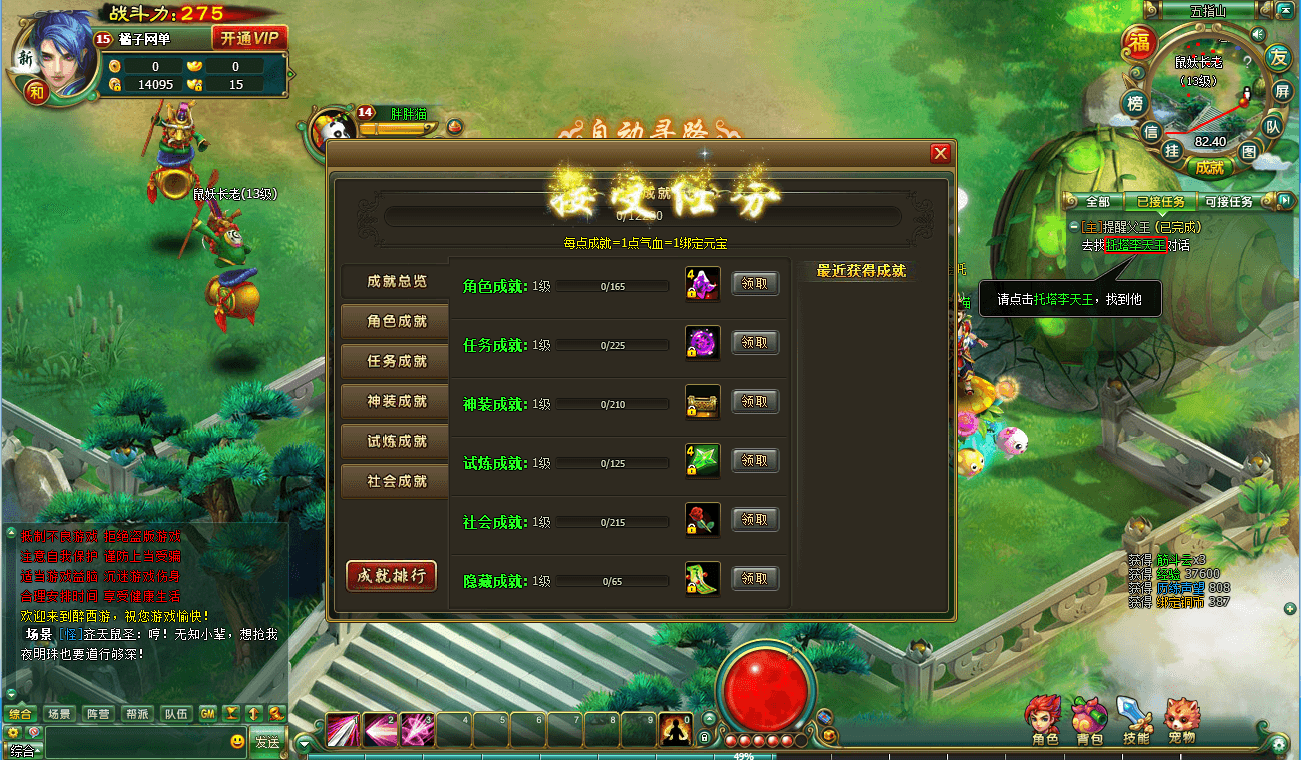Open the 综合 chat channel dropdown
The width and height of the screenshot is (1301, 760).
coord(22,747)
